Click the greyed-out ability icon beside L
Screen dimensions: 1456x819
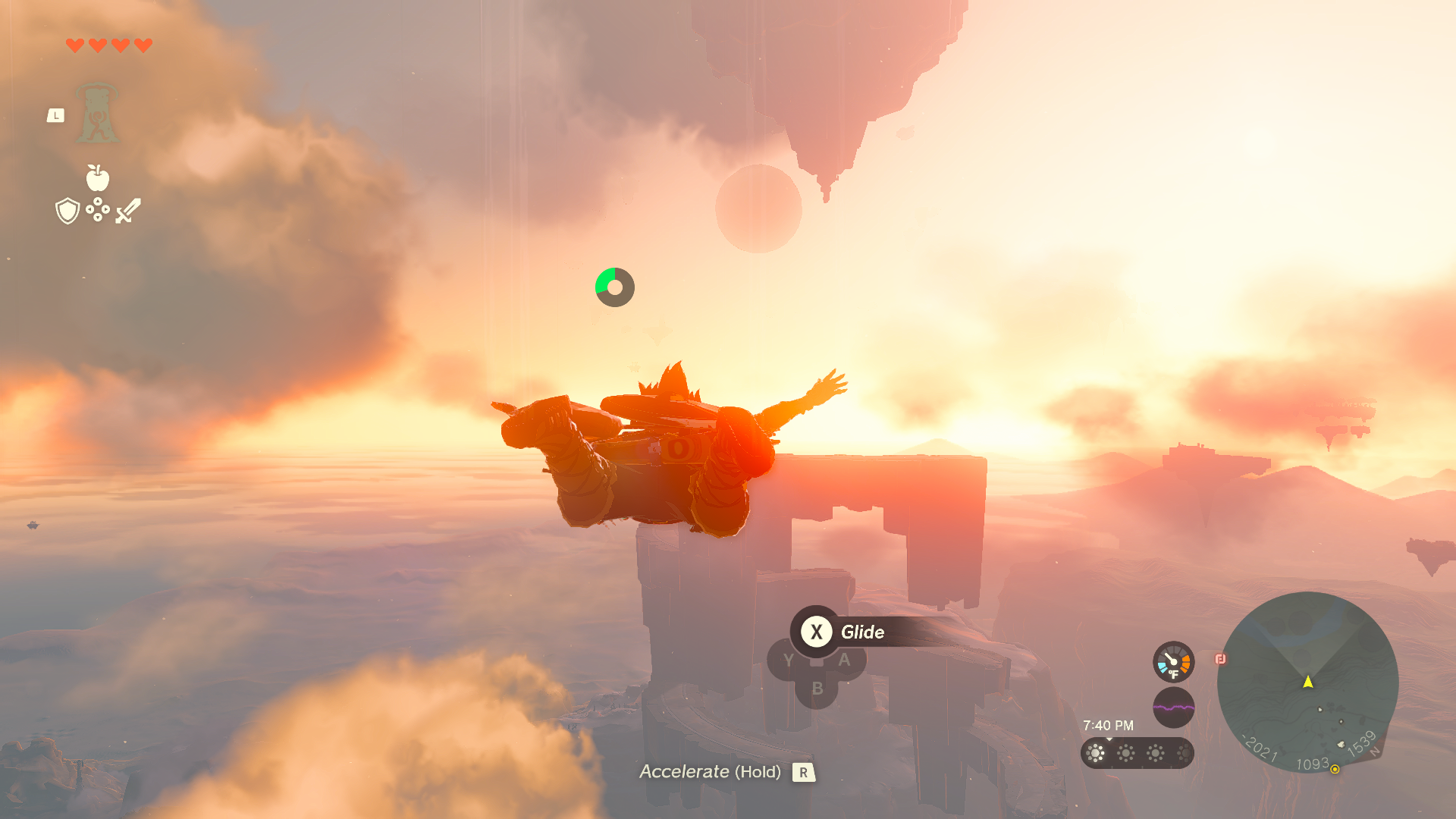point(97,114)
